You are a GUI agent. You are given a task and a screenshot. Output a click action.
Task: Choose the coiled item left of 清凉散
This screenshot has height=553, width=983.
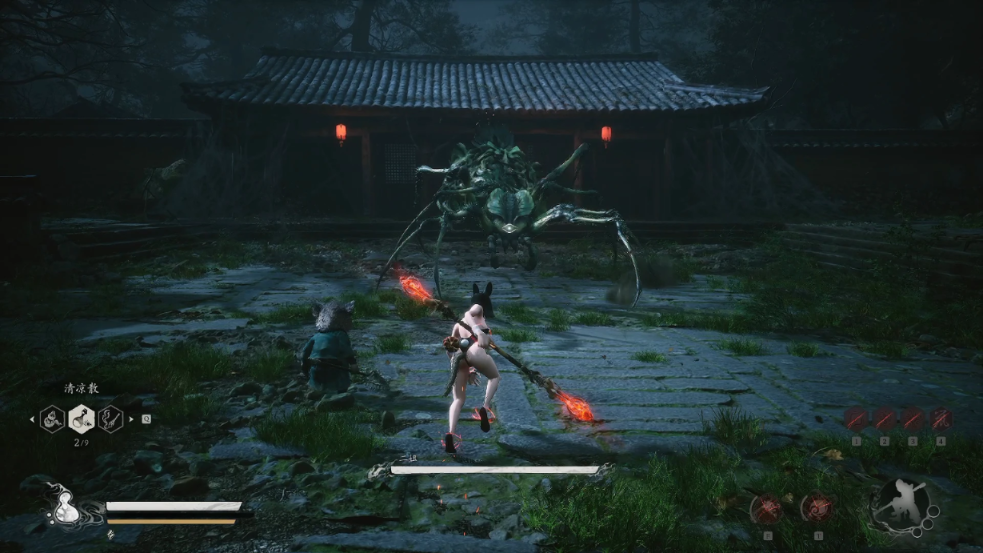click(52, 418)
